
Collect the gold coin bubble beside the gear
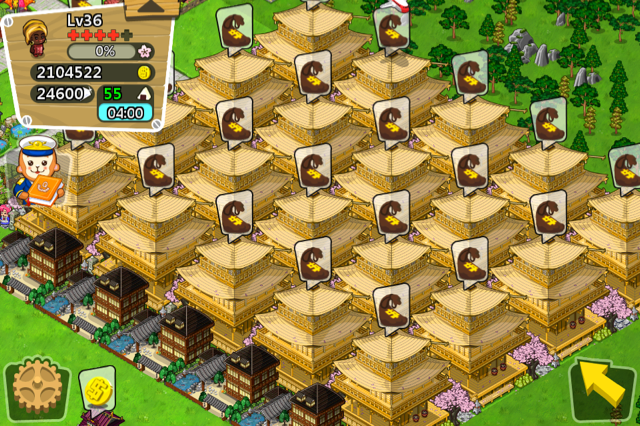click(x=97, y=387)
